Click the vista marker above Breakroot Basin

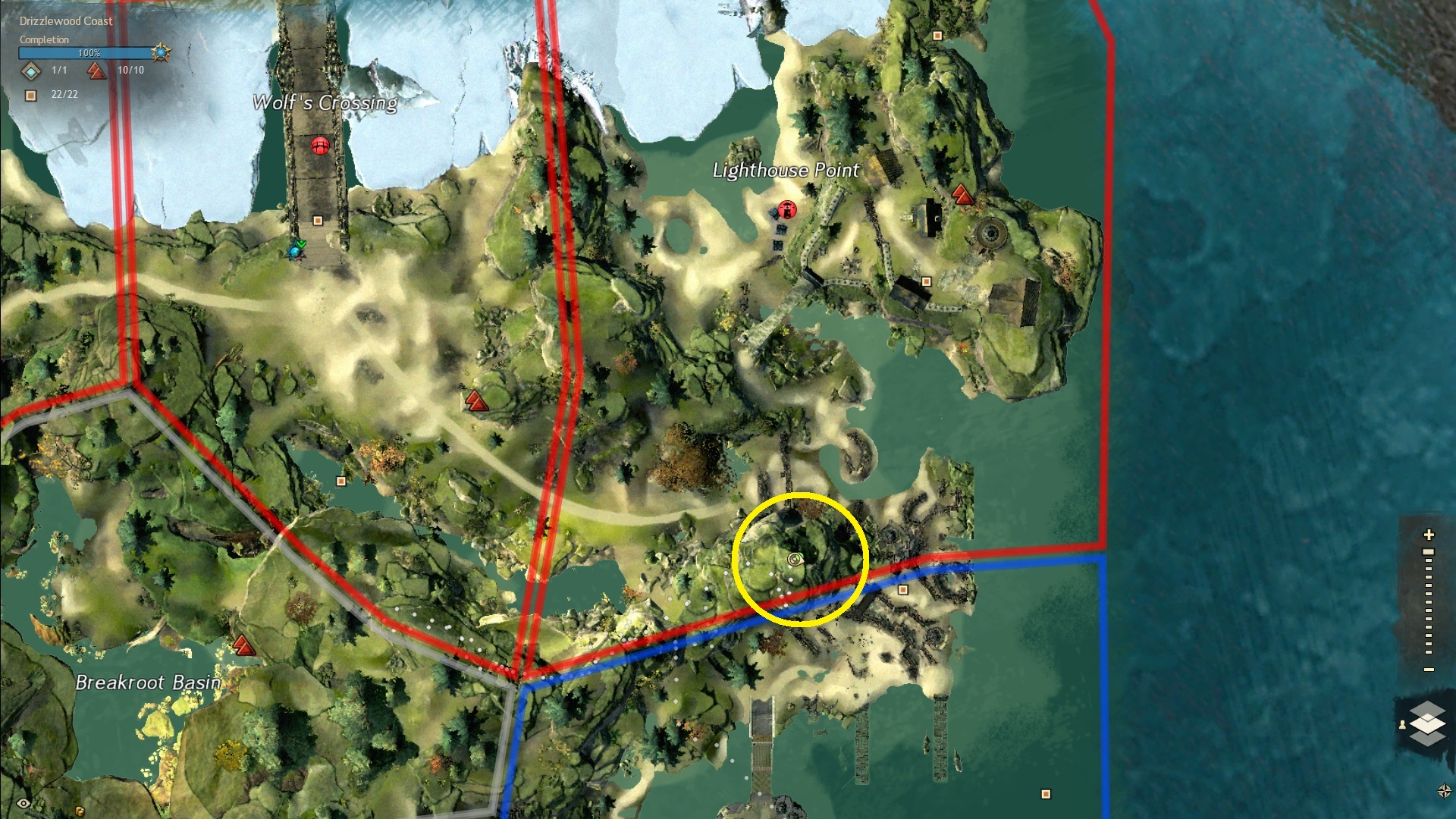pyautogui.click(x=243, y=645)
